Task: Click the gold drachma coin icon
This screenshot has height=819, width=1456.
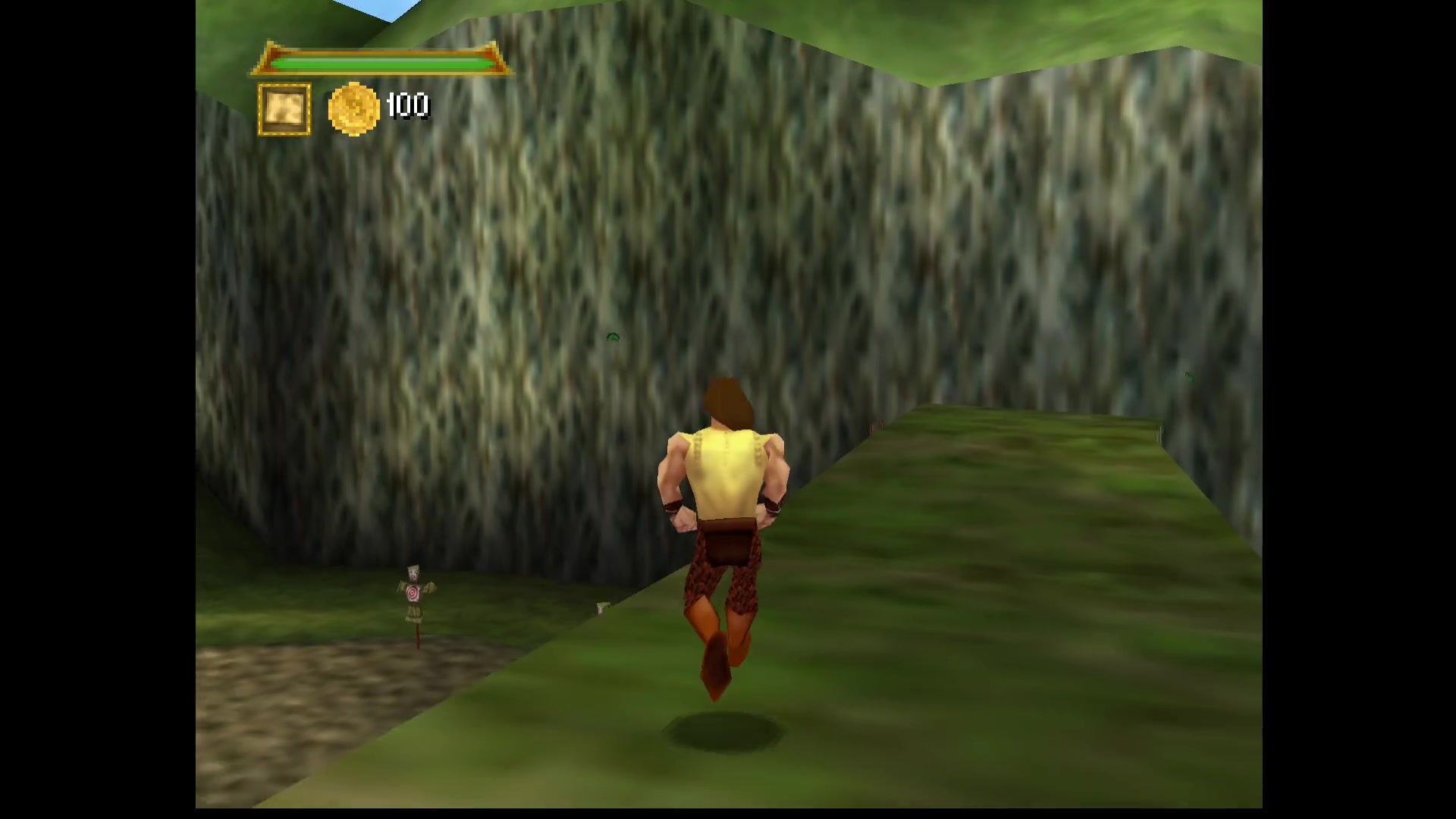Action: [353, 109]
